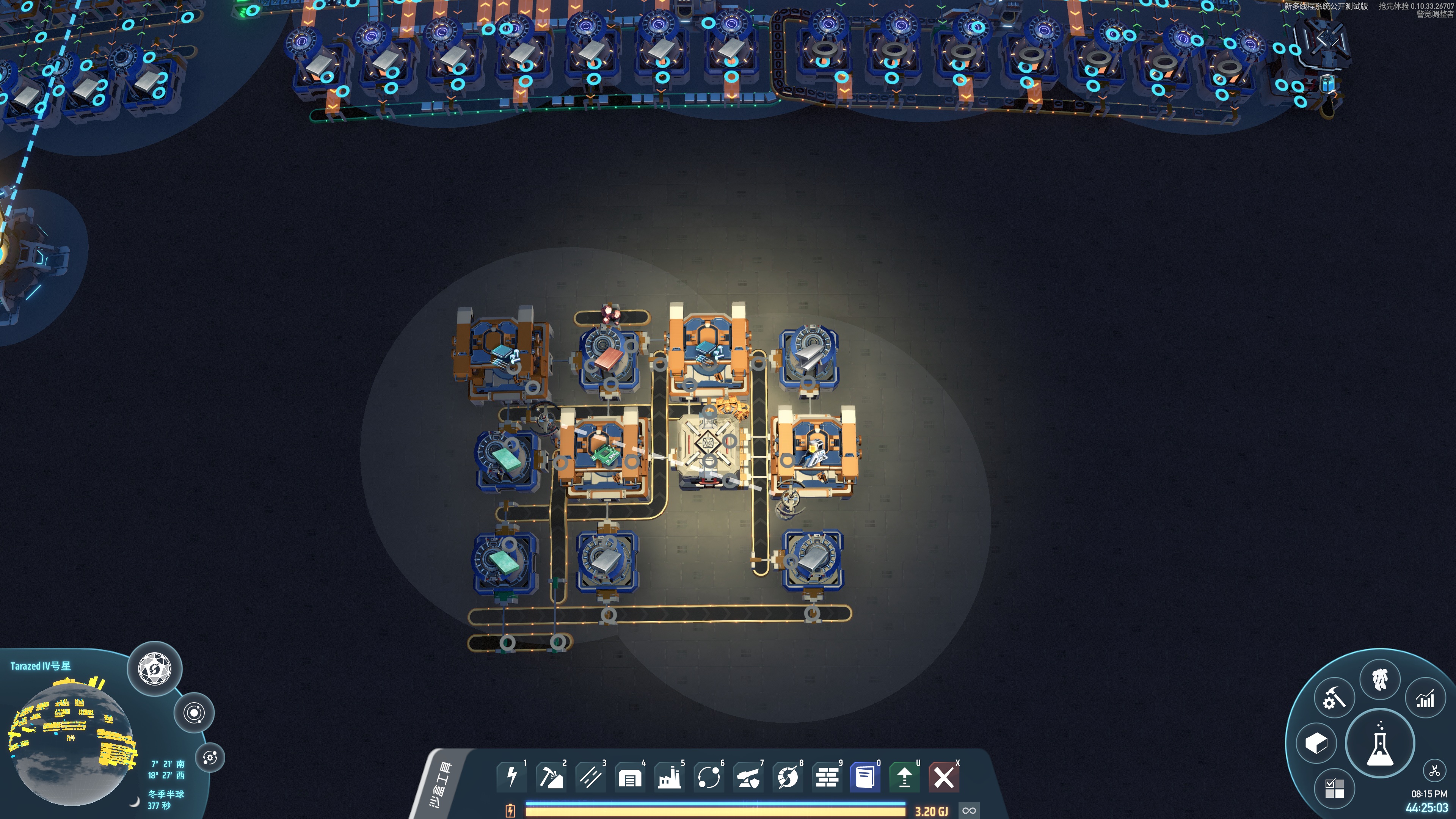Open the cube inventory button
The image size is (1456, 819).
(1316, 743)
